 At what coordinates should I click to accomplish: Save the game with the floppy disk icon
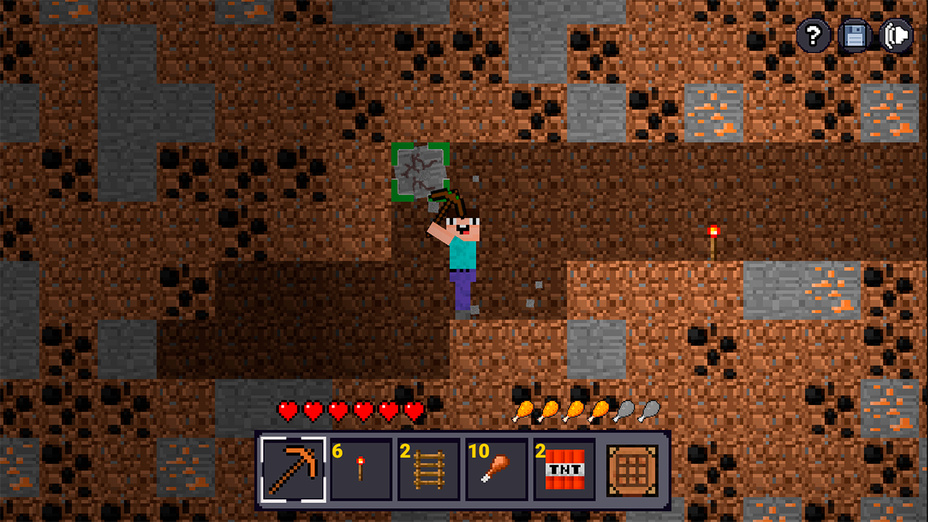click(x=855, y=37)
